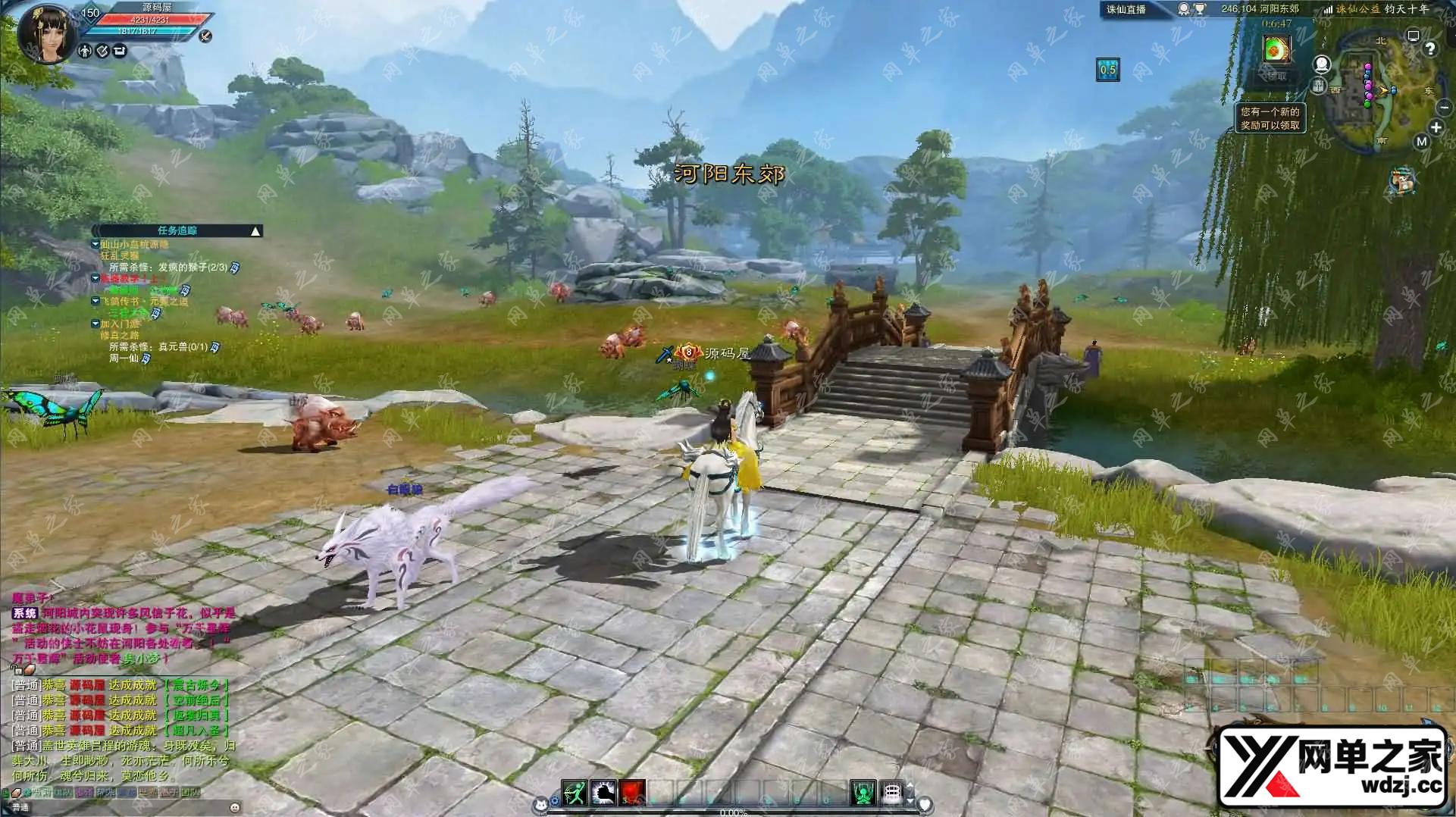Use the red skill on the hotbar
This screenshot has width=1456, height=817.
click(x=632, y=793)
